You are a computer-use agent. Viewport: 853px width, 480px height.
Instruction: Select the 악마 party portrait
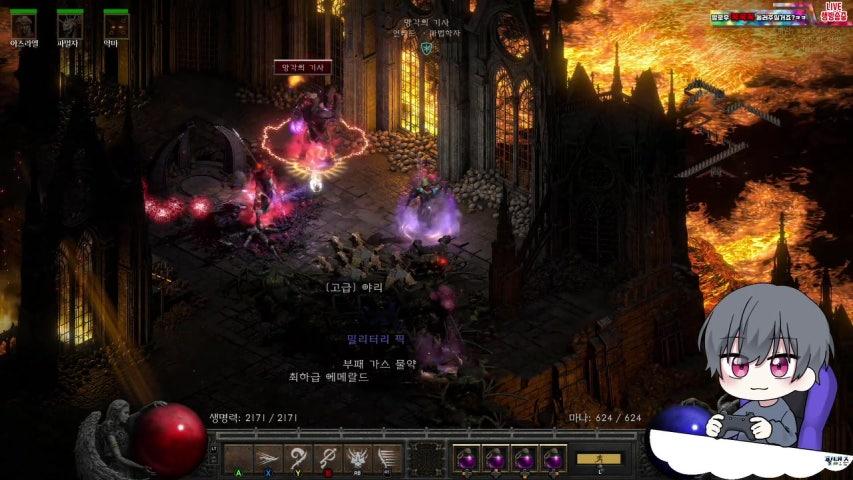[117, 24]
